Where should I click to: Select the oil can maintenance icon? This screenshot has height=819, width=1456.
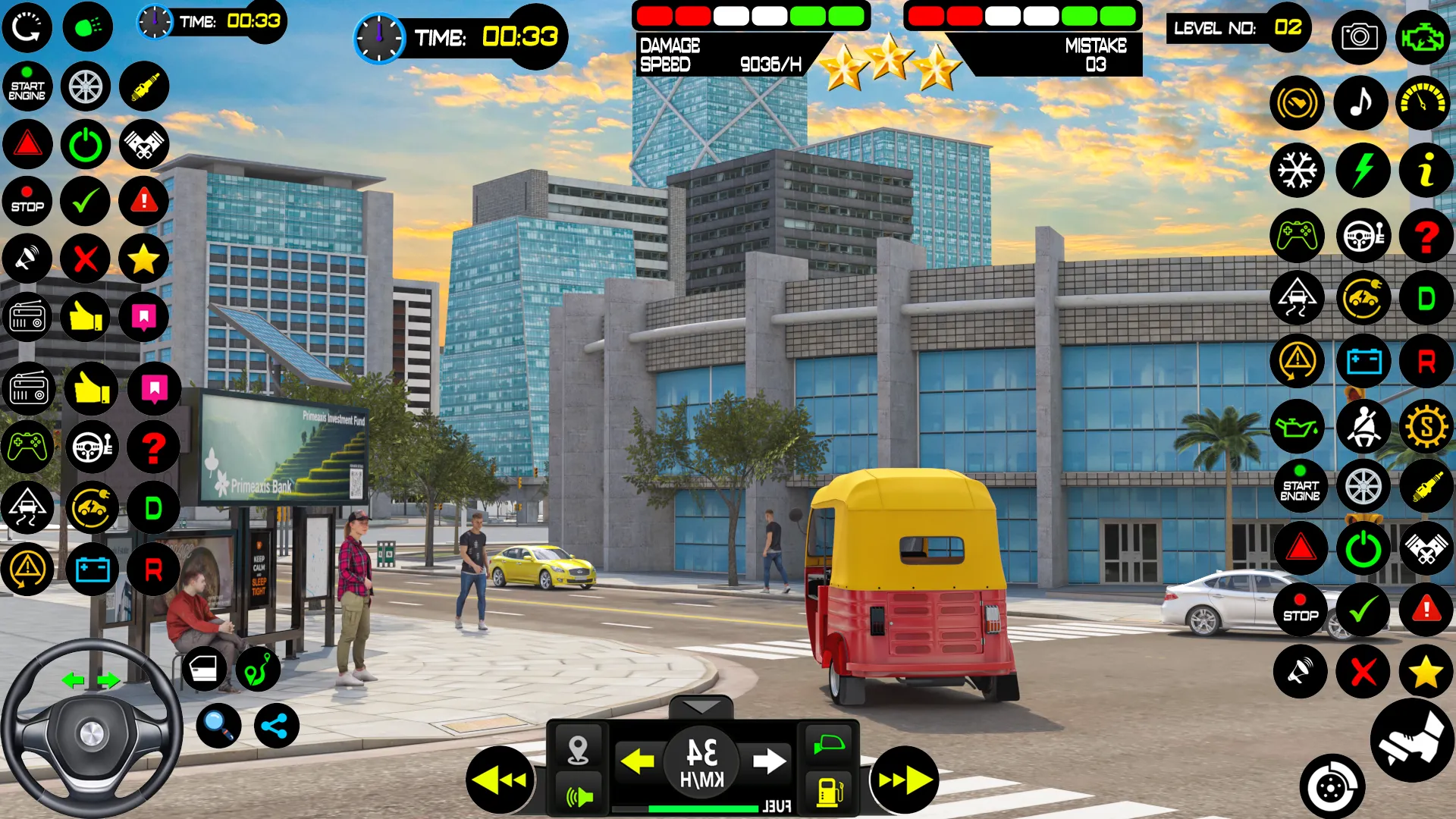coord(1298,426)
